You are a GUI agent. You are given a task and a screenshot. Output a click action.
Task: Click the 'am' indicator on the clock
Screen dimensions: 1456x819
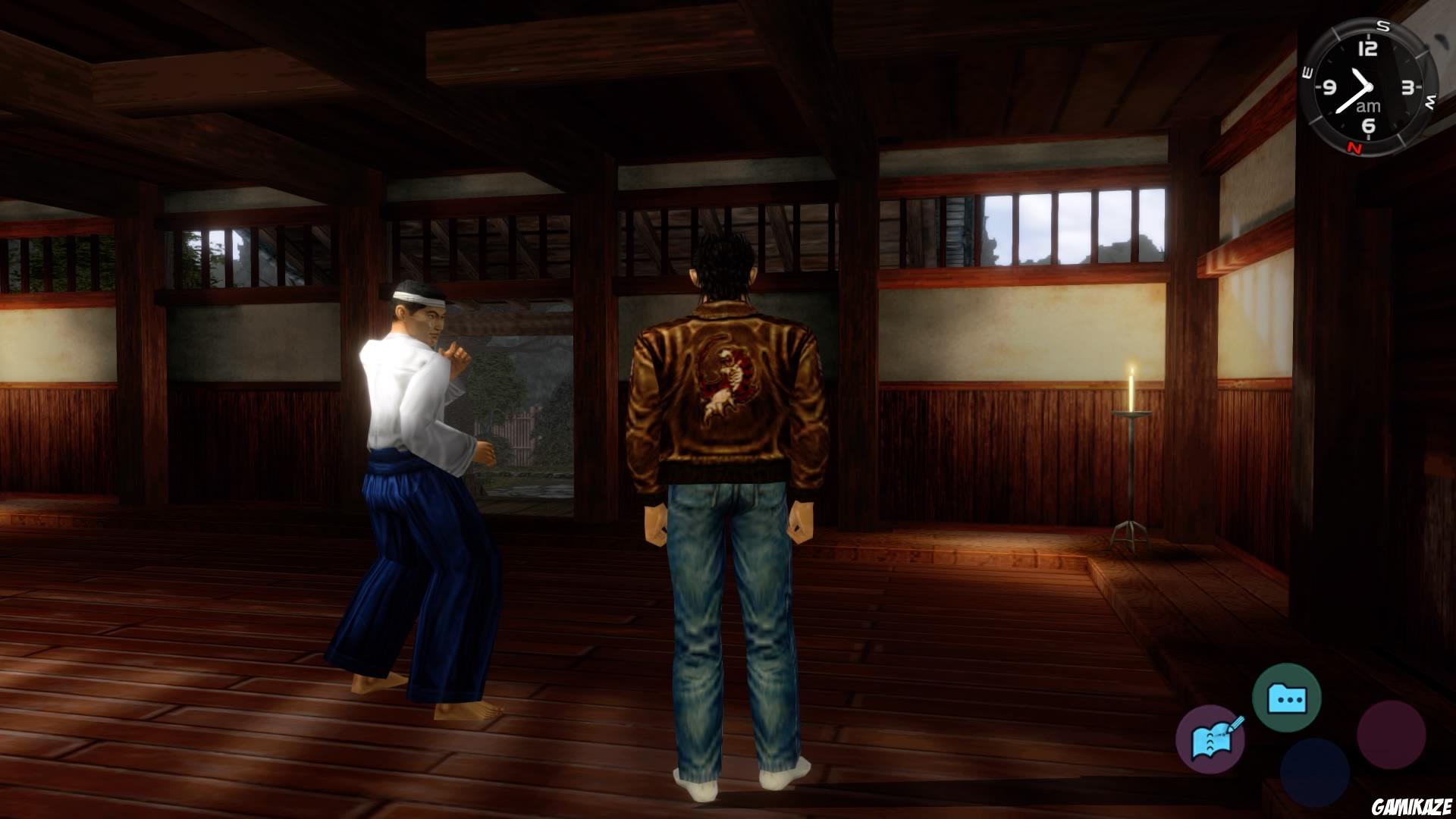[x=1367, y=106]
